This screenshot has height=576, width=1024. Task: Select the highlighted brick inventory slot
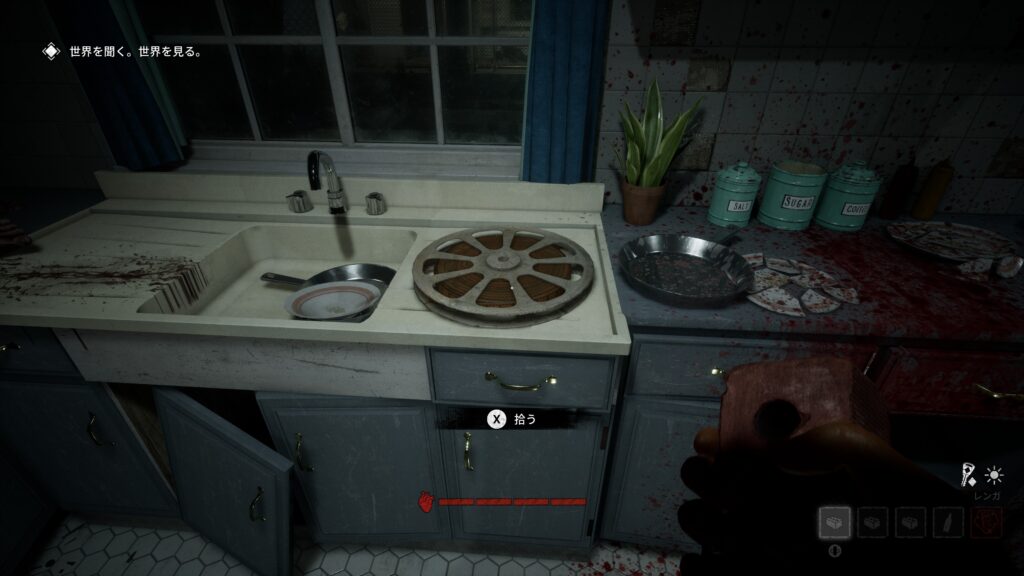(x=834, y=521)
